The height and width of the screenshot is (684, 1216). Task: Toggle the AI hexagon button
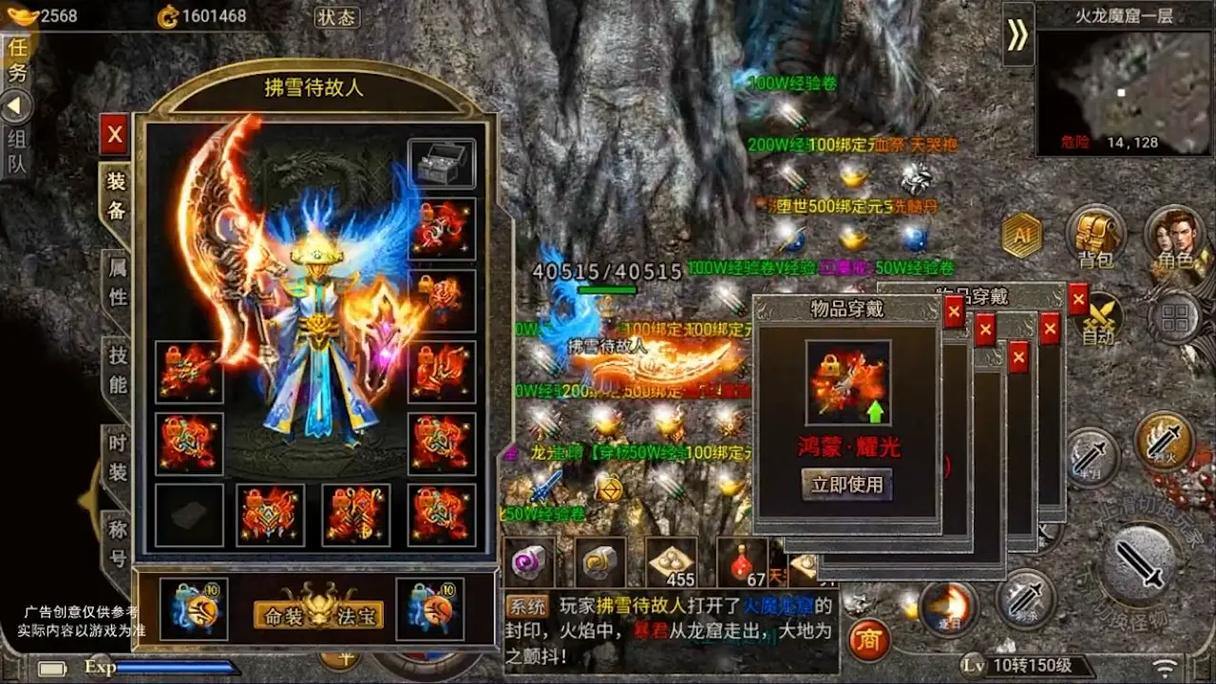tap(1022, 236)
